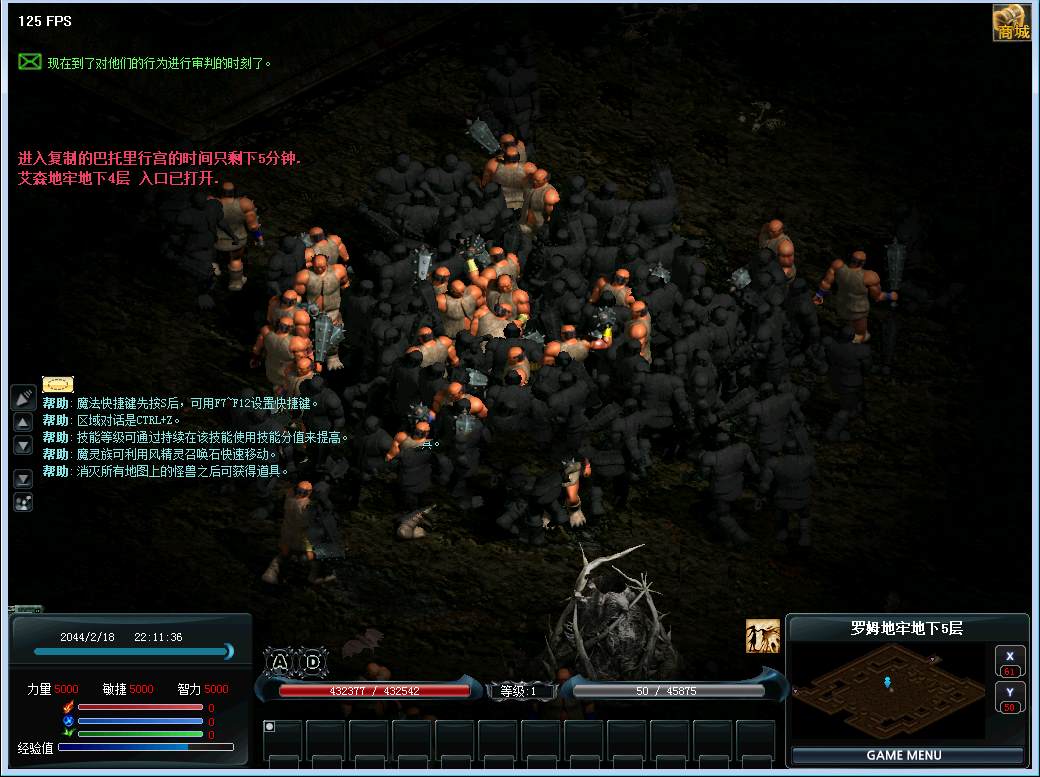Select the yellow ring chat channel icon
The image size is (1040, 777).
coord(58,384)
